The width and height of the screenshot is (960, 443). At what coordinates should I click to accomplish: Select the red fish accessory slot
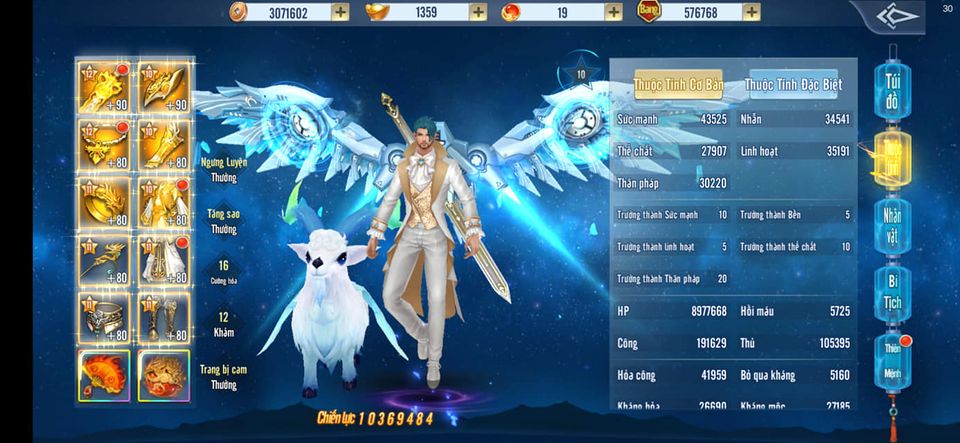(x=104, y=375)
